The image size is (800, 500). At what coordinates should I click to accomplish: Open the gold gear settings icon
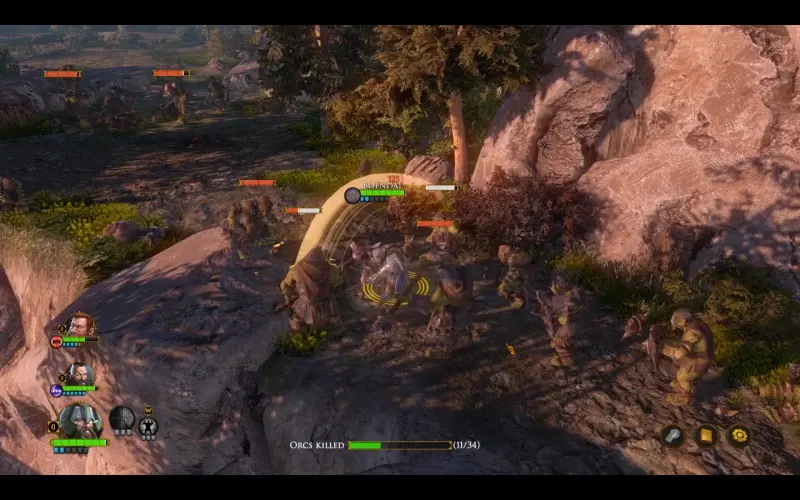click(x=739, y=435)
